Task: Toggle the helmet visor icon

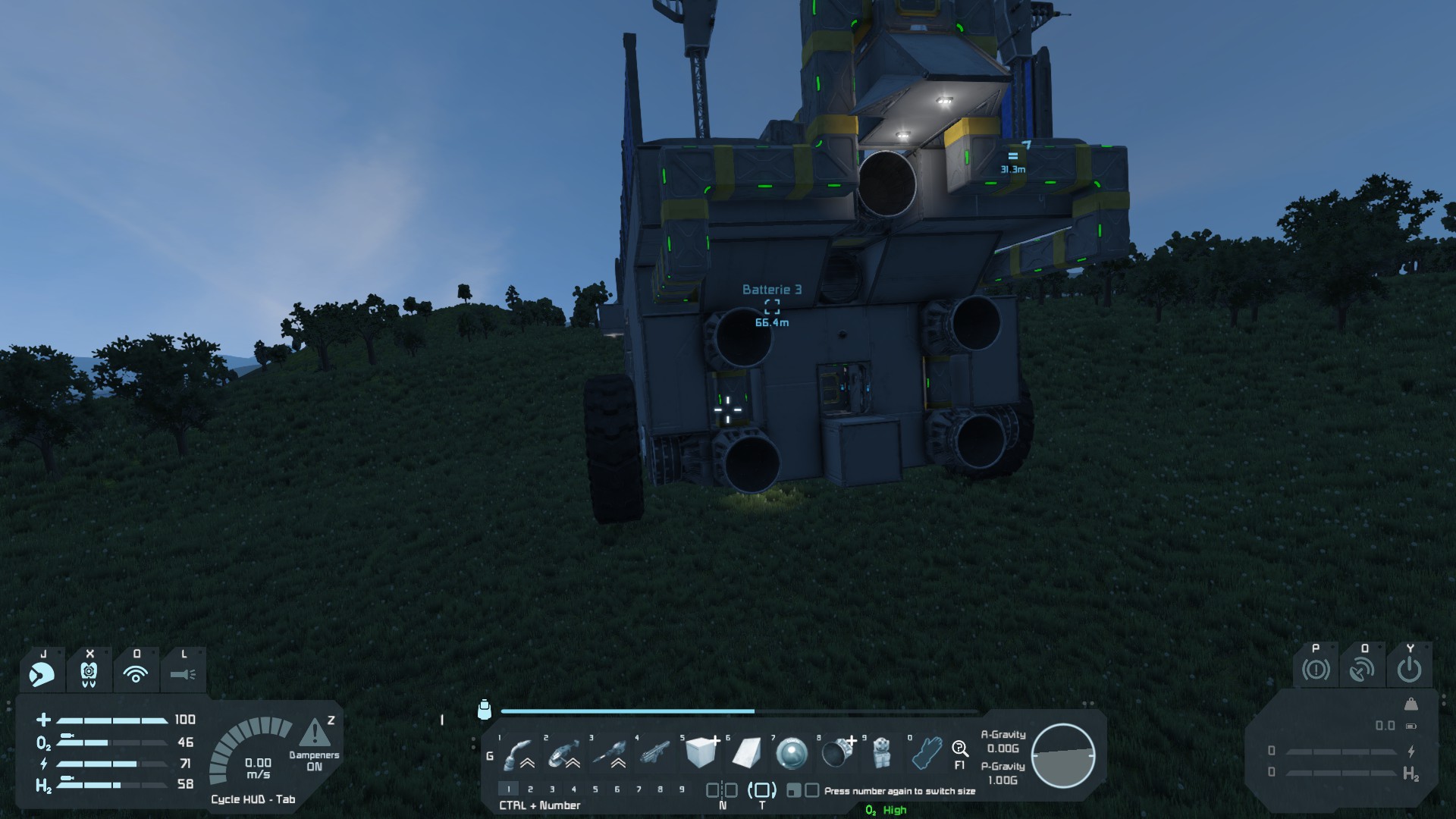Action: tap(42, 673)
